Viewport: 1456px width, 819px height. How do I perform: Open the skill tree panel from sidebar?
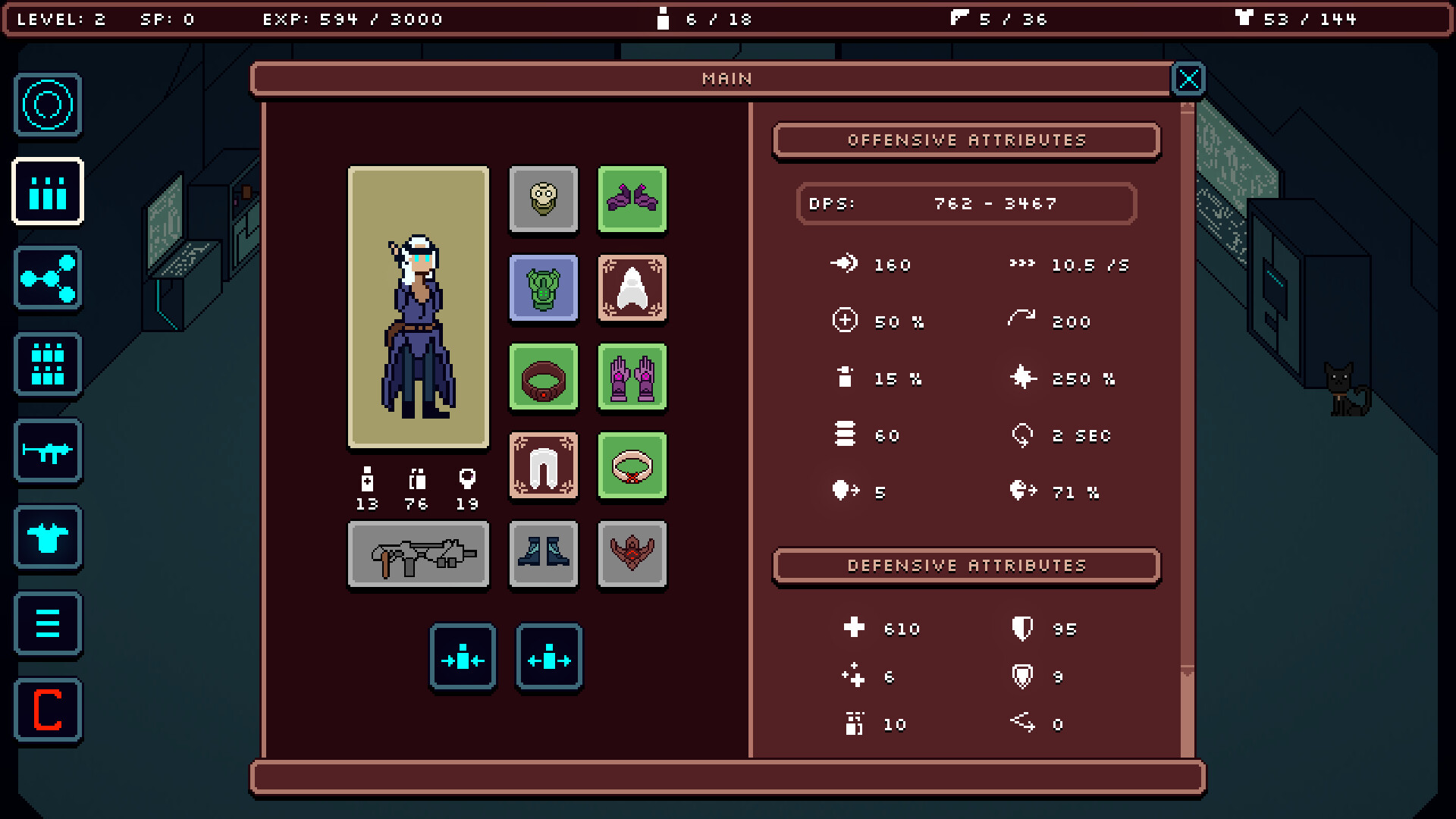(x=48, y=278)
